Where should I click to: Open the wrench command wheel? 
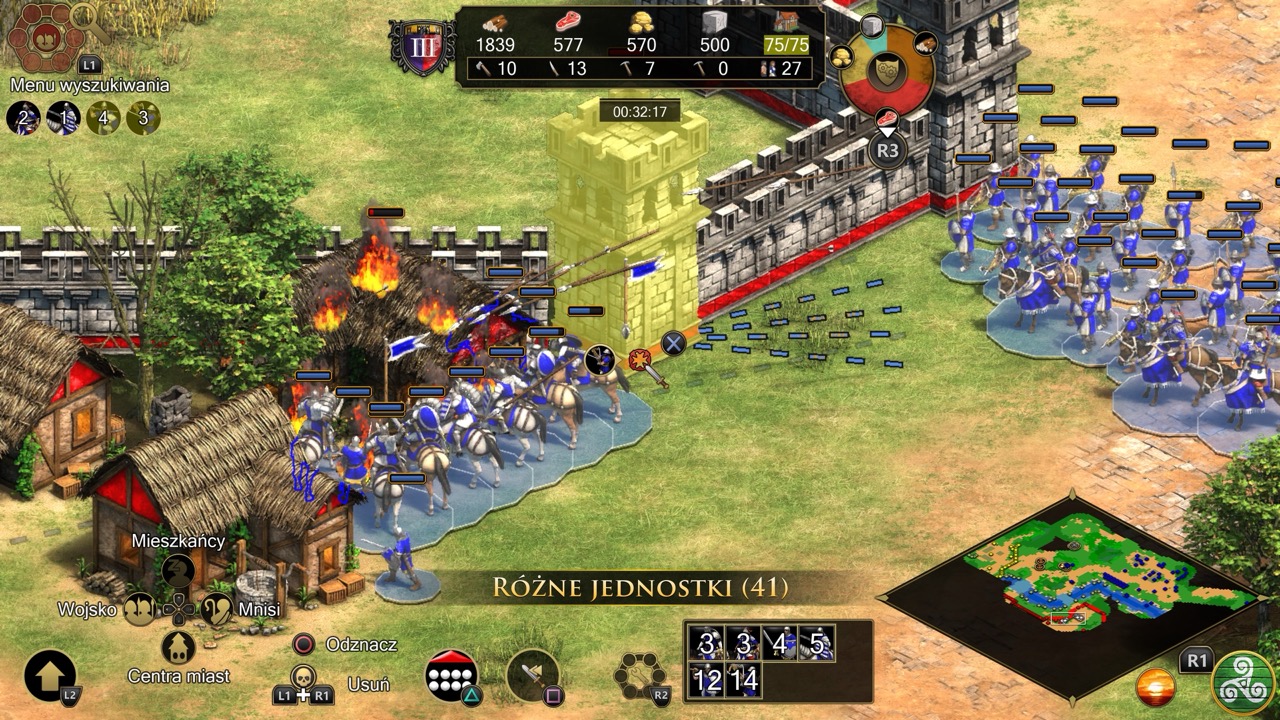tap(640, 676)
